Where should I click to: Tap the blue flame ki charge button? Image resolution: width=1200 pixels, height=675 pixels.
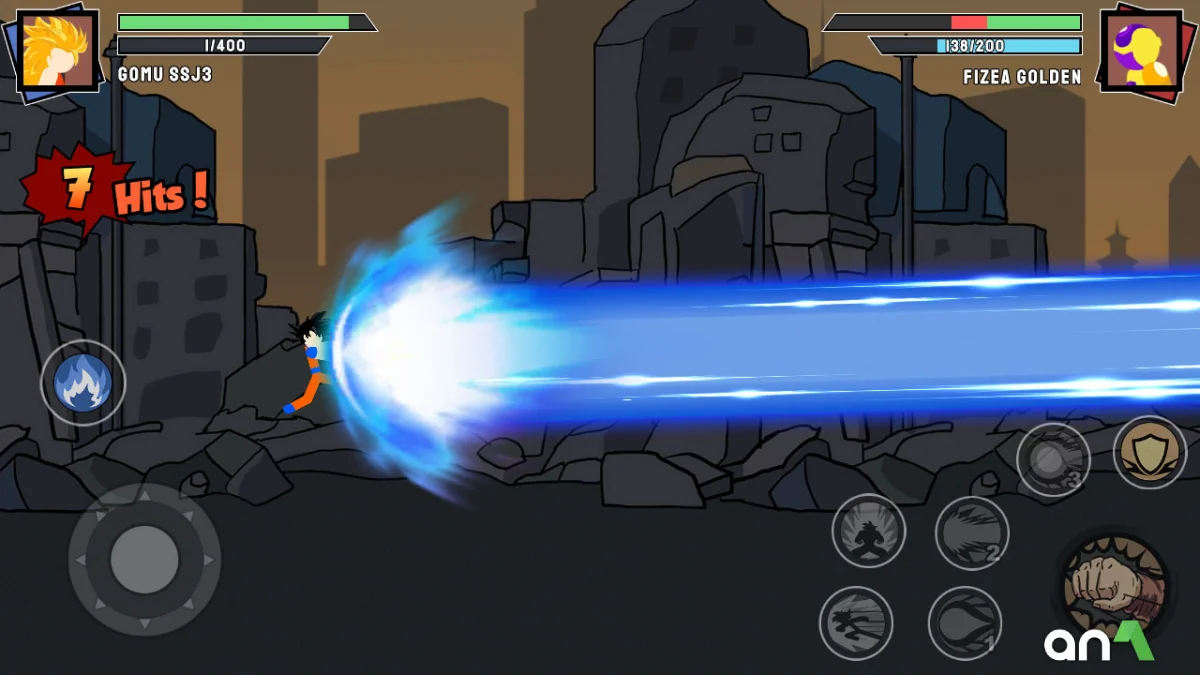(x=83, y=383)
